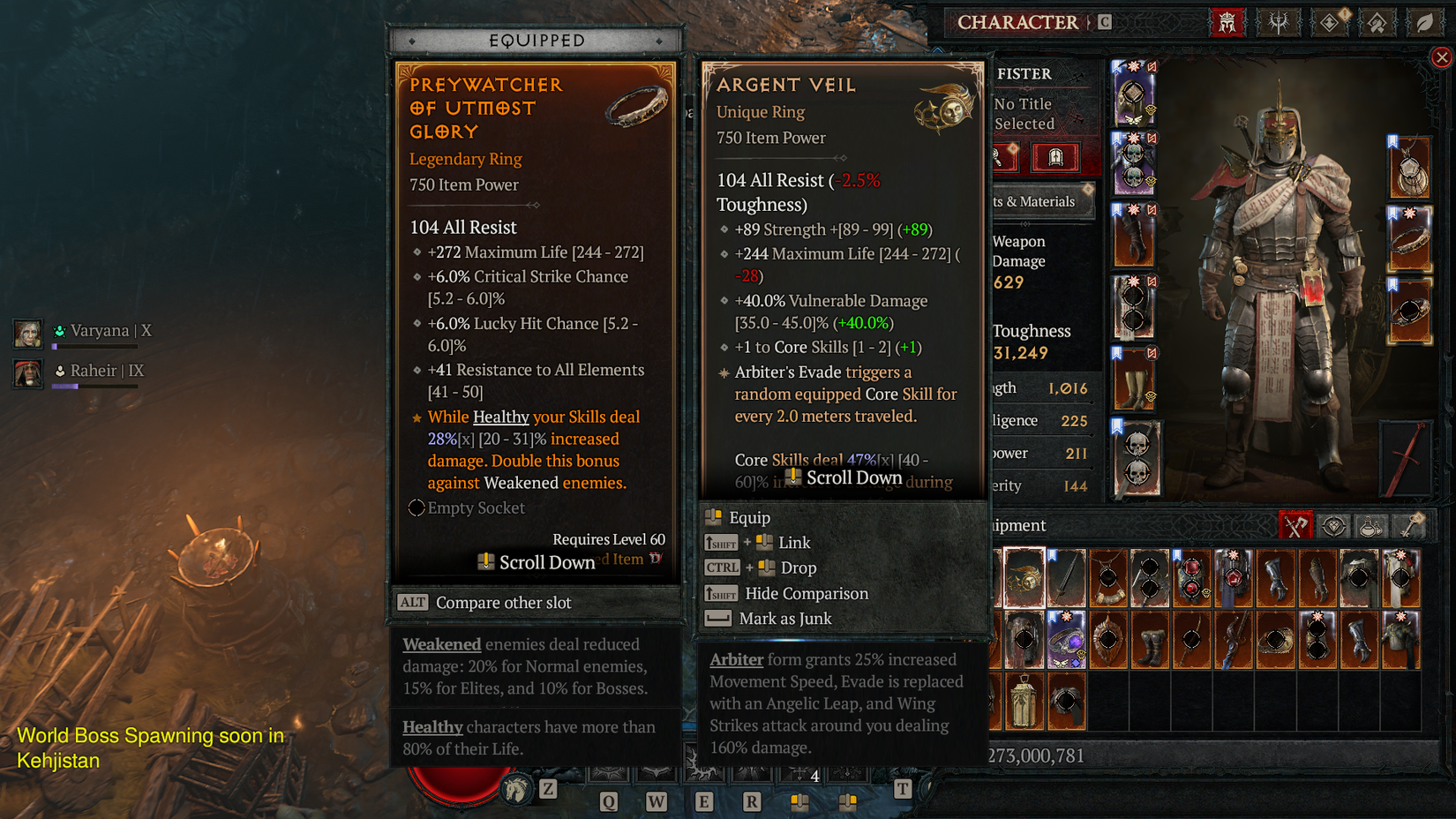
Task: Toggle the red sword-and-axe Equipment filter
Action: [1295, 525]
